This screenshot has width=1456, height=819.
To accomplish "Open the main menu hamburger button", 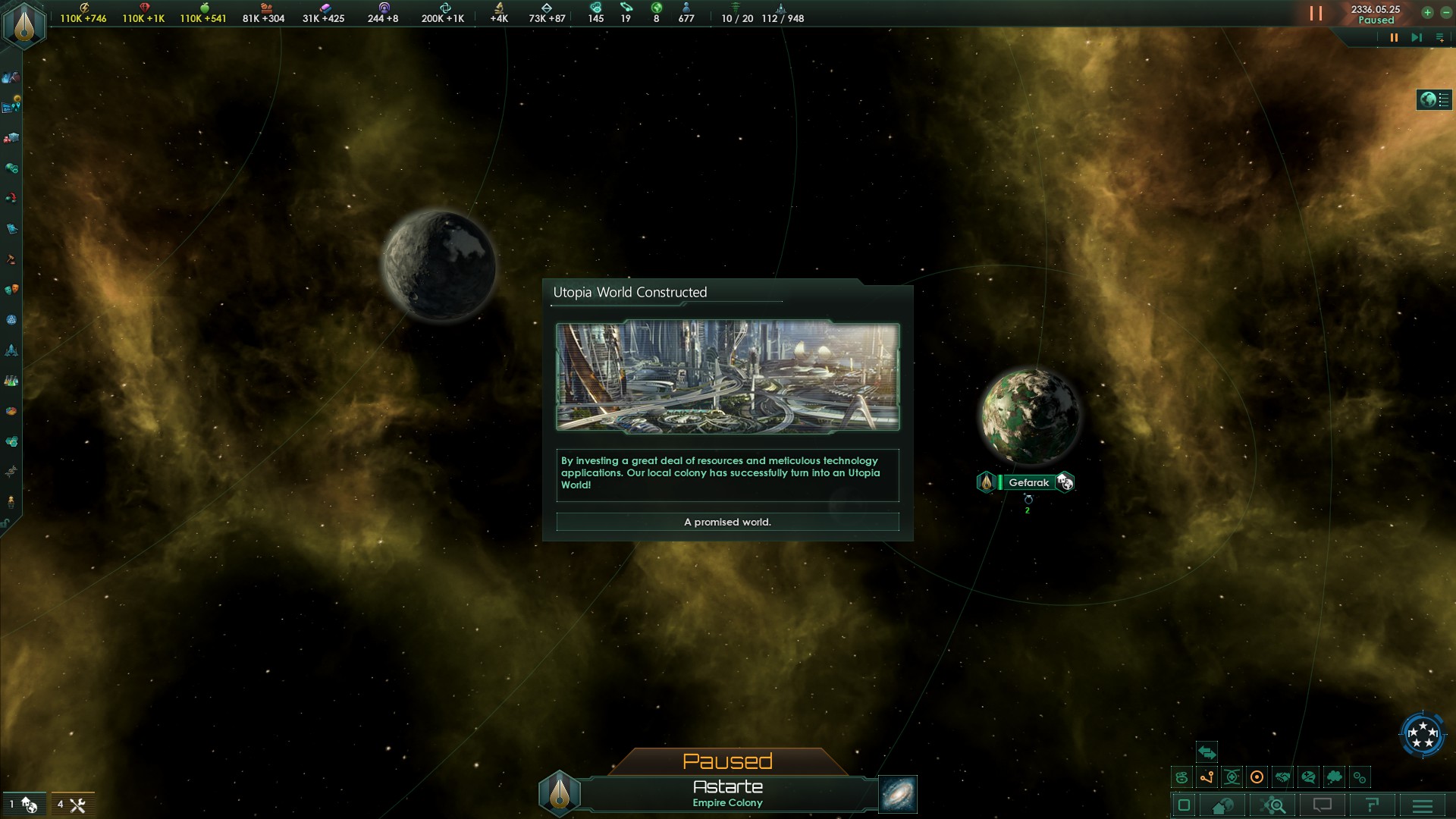I will coord(1423,805).
